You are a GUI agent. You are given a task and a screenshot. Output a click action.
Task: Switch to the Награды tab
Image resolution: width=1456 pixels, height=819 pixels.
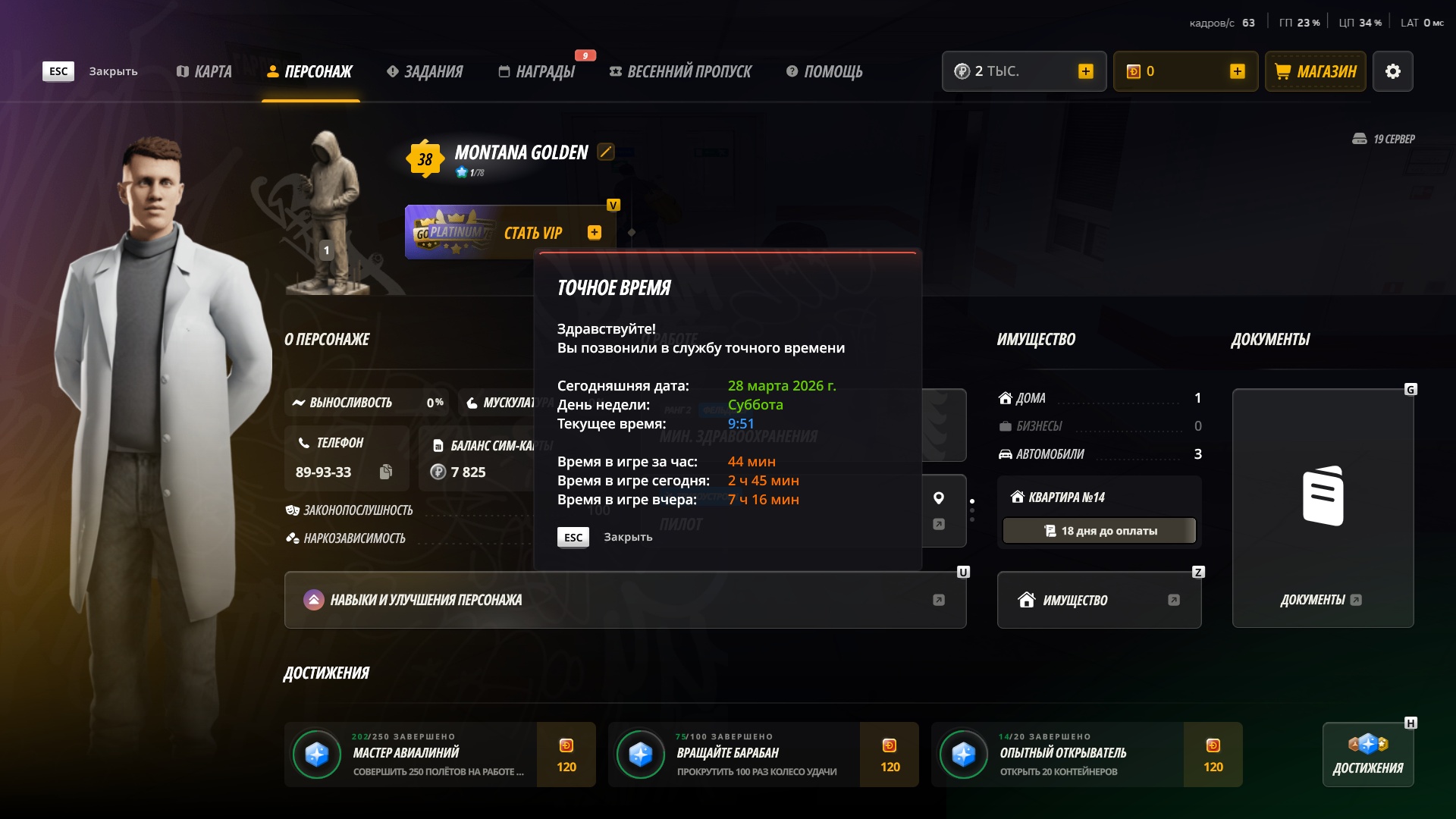[537, 71]
